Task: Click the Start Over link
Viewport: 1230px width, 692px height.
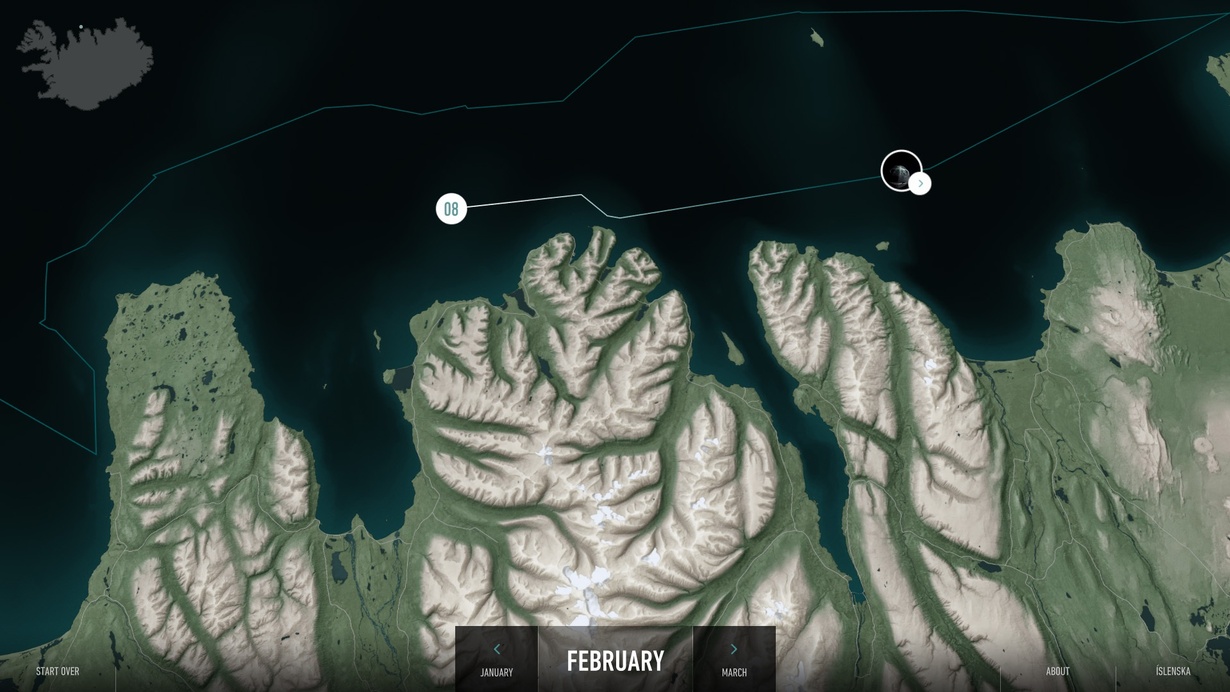Action: (x=57, y=671)
